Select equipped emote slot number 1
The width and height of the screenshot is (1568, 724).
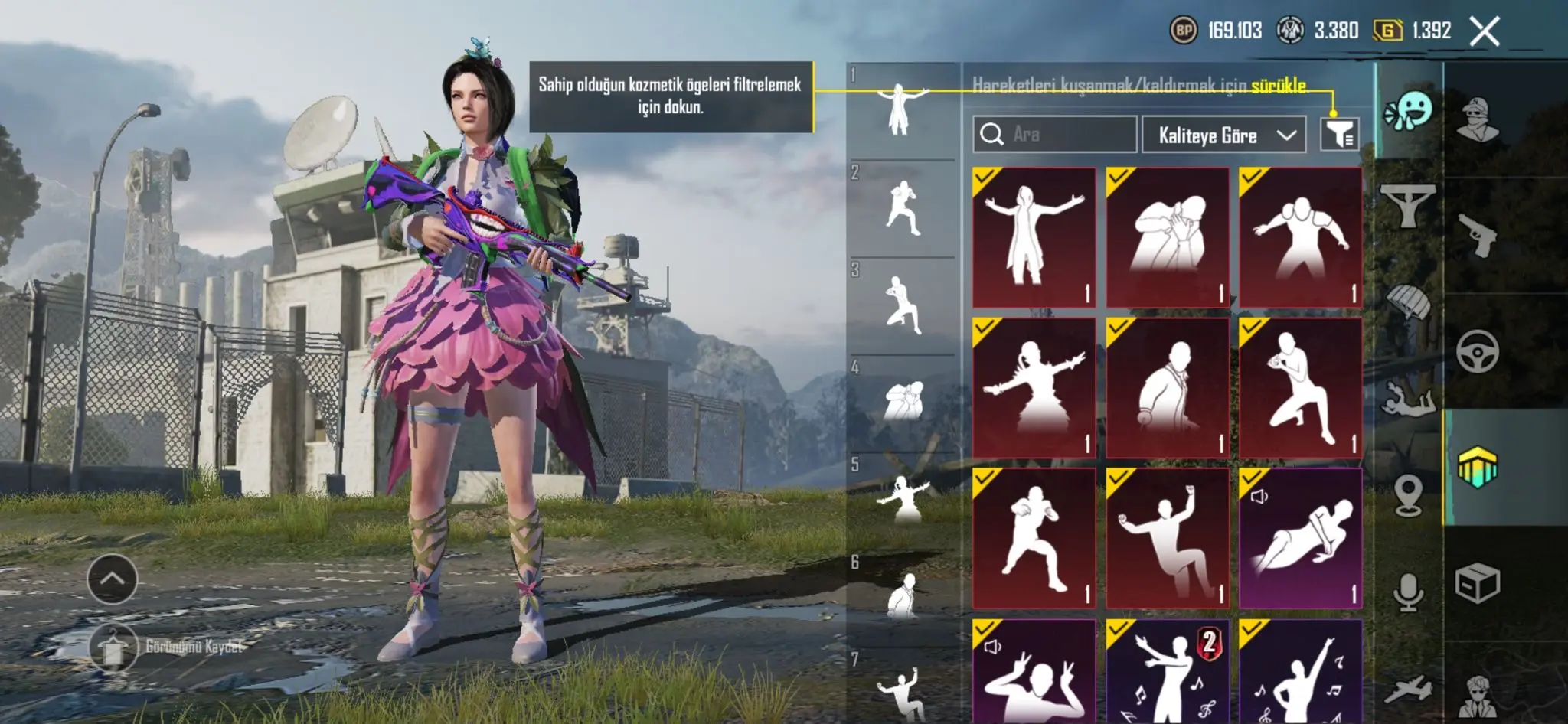[903, 110]
